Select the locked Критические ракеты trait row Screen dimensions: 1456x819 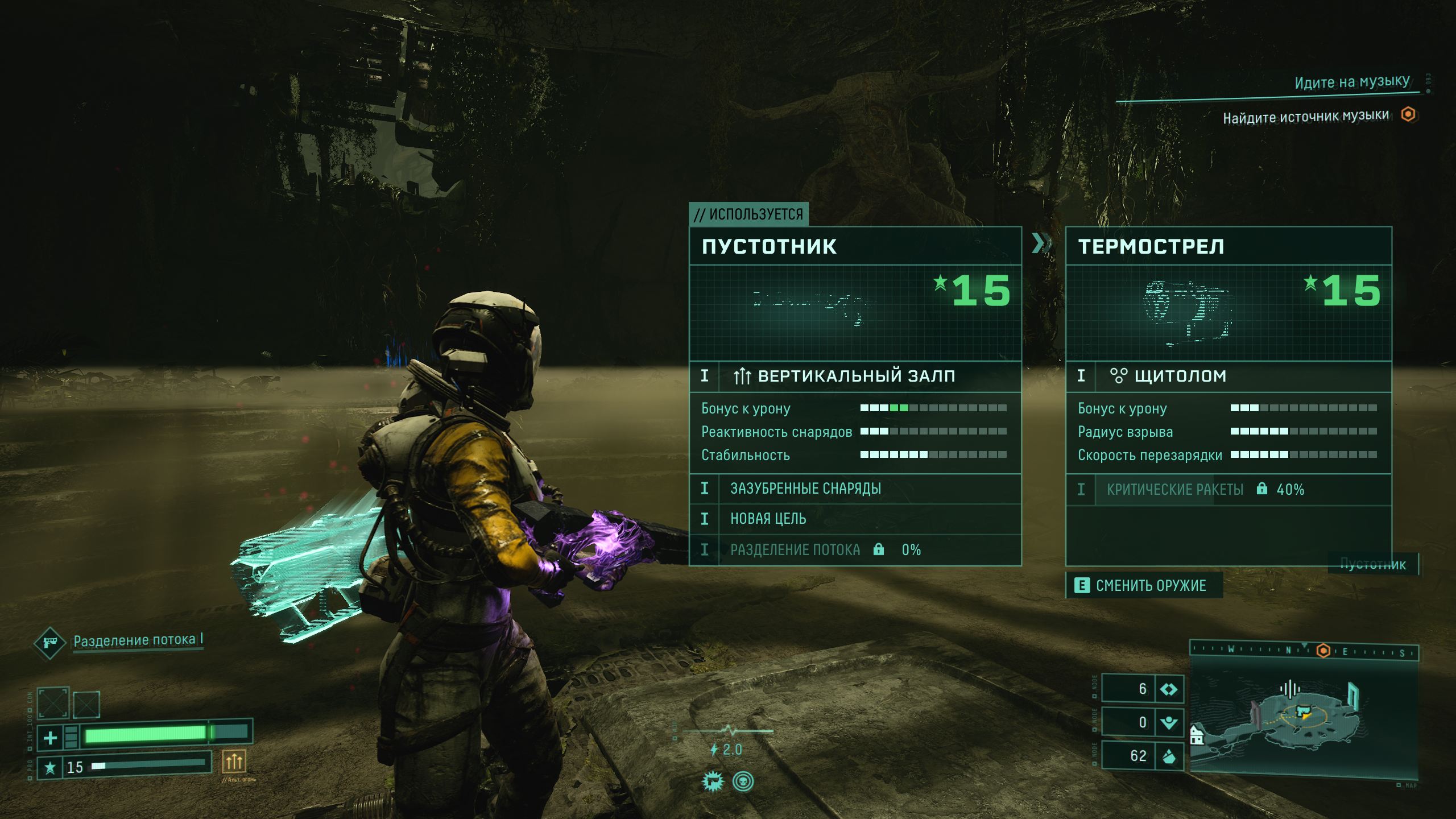click(1228, 489)
